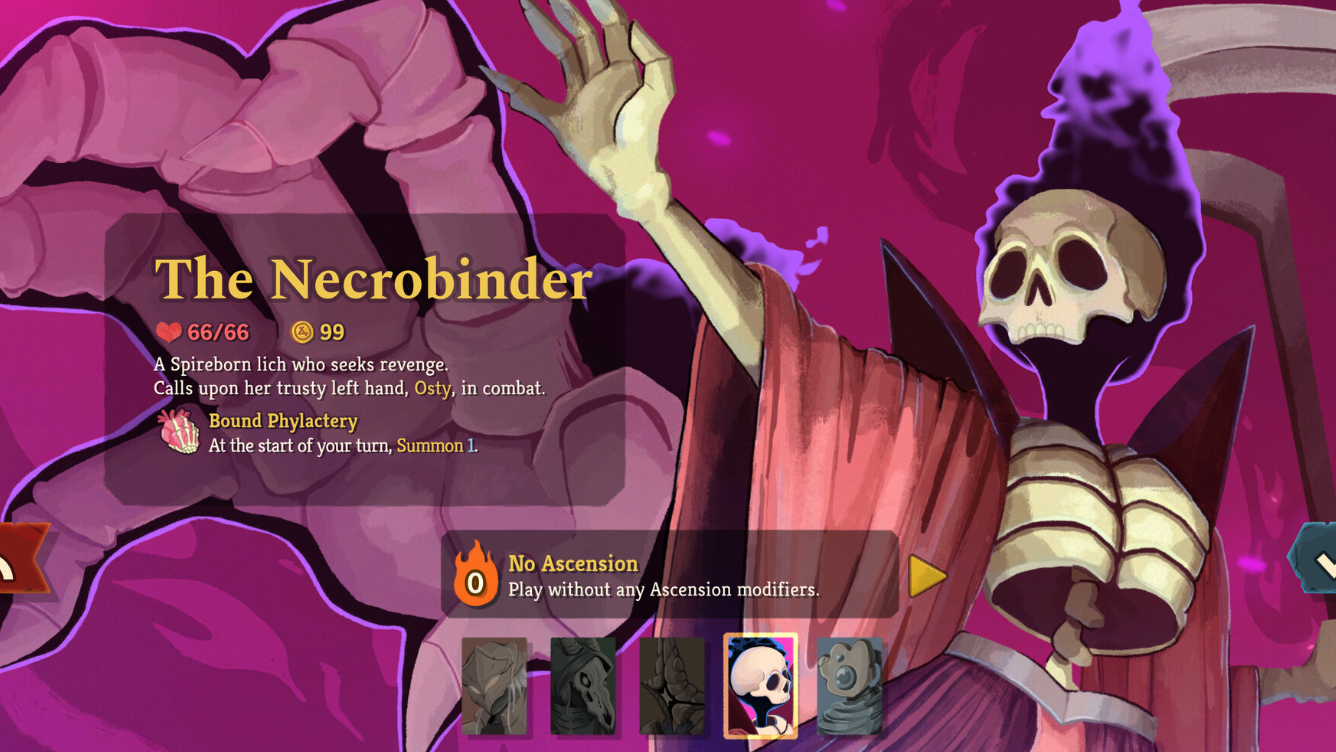This screenshot has height=752, width=1336.
Task: Pick the dark horned third character portrait
Action: click(x=671, y=686)
